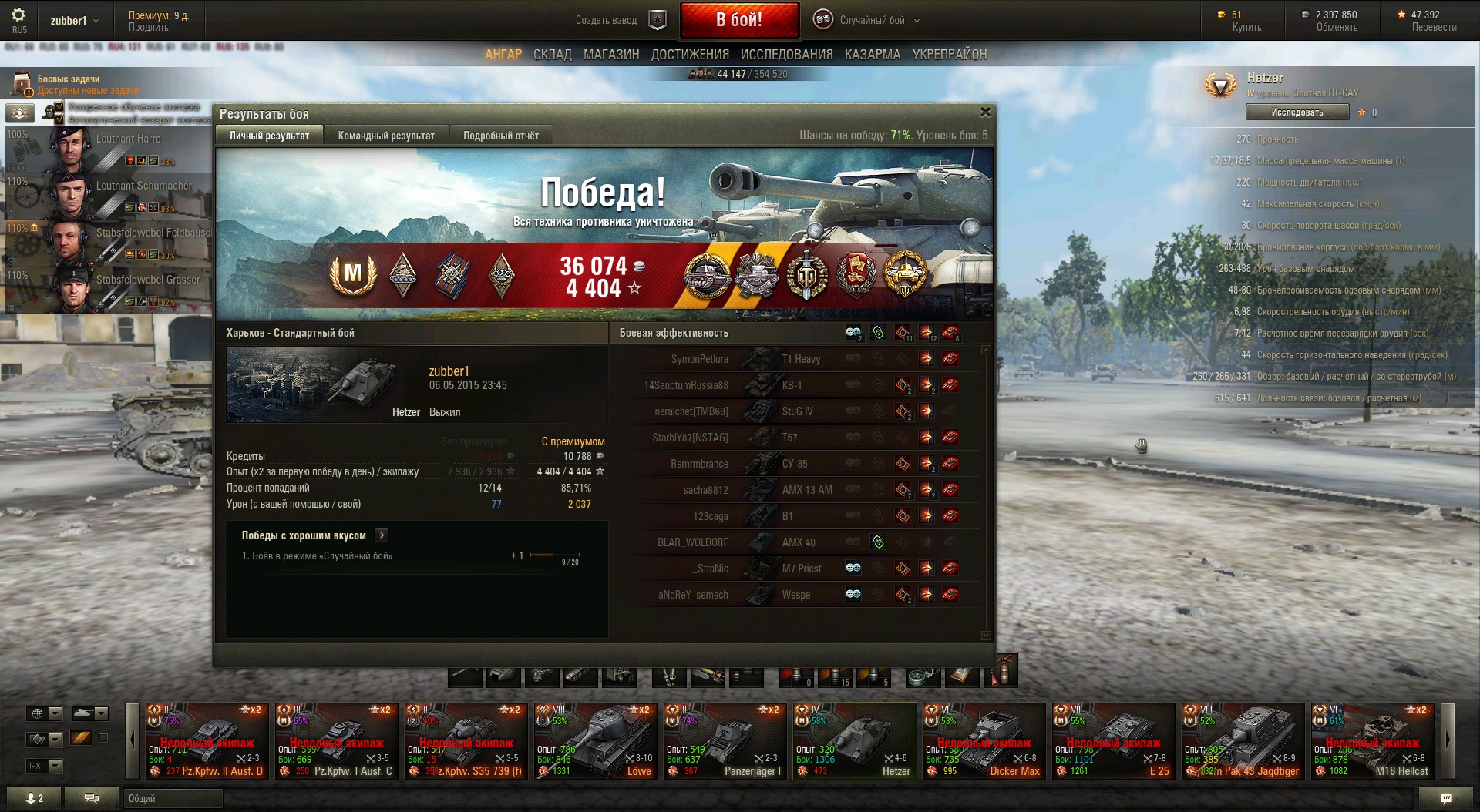Image resolution: width=1480 pixels, height=812 pixels.
Task: Select crew member Leutnant Harro
Action: pos(108,148)
